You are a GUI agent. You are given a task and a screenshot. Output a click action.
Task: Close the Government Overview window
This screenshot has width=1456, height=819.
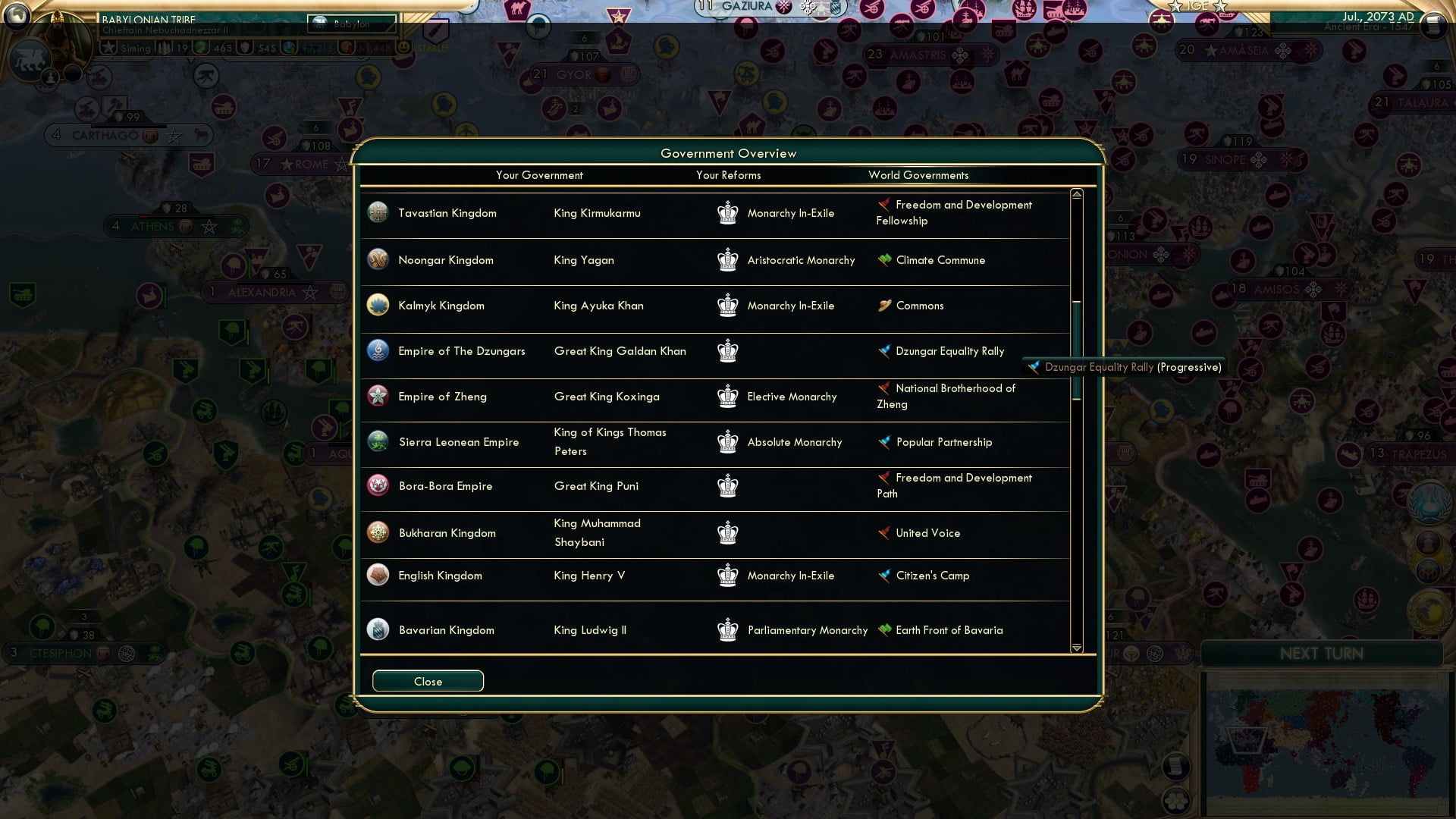point(427,680)
